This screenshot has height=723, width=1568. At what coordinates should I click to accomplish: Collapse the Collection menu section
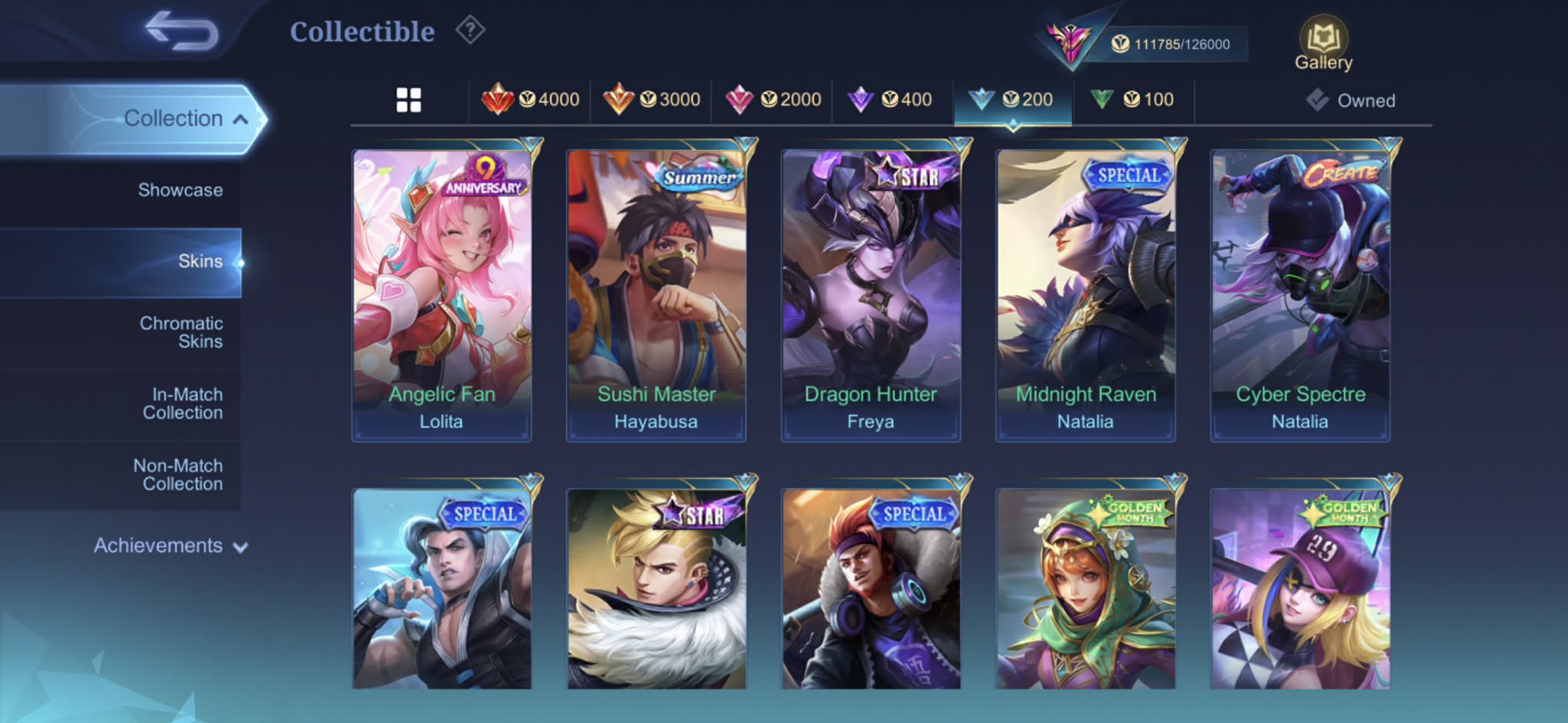pyautogui.click(x=184, y=119)
